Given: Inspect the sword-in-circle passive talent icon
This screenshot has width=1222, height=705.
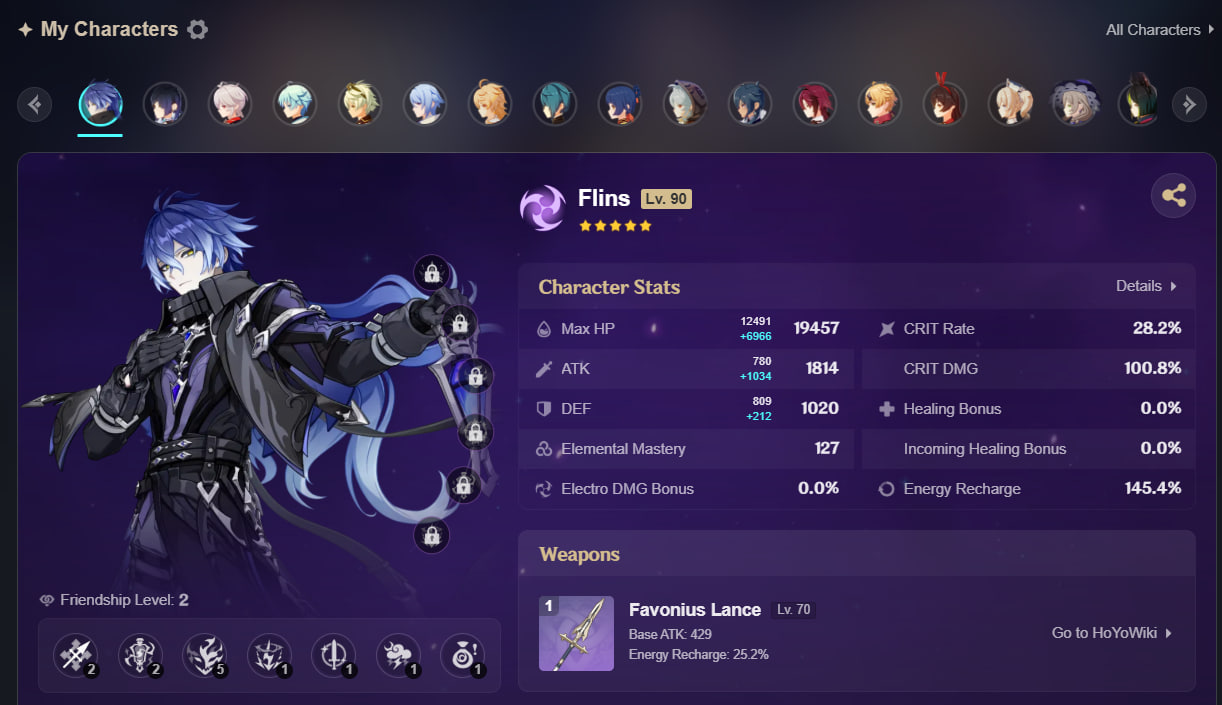Looking at the screenshot, I should pyautogui.click(x=333, y=655).
